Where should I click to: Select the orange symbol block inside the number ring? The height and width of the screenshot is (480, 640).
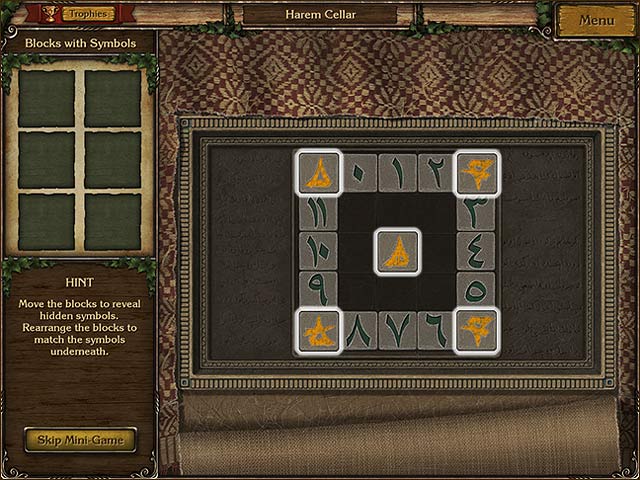[397, 251]
